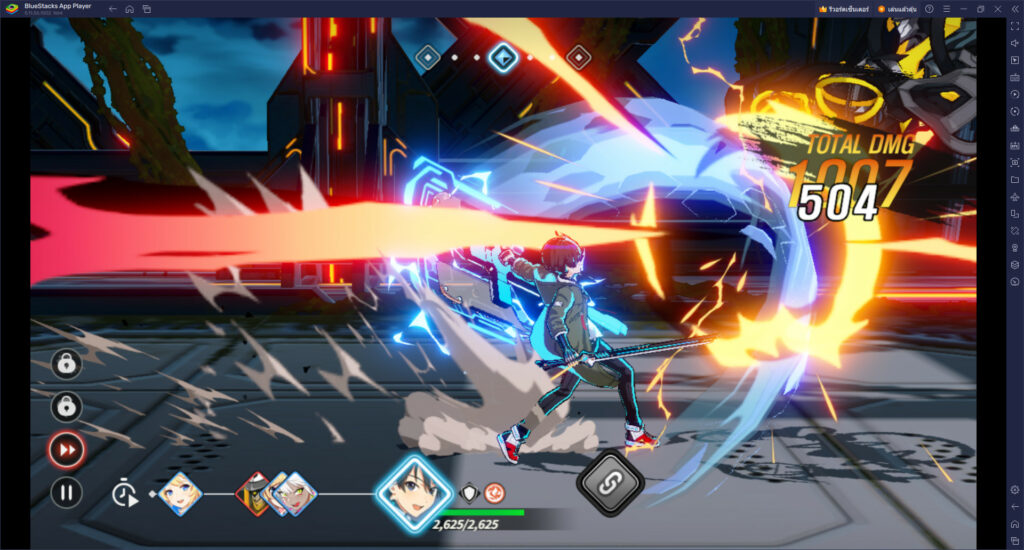Select the white-haired character's turn-order portrait
Viewport: 1024px width, 550px height.
pos(295,493)
